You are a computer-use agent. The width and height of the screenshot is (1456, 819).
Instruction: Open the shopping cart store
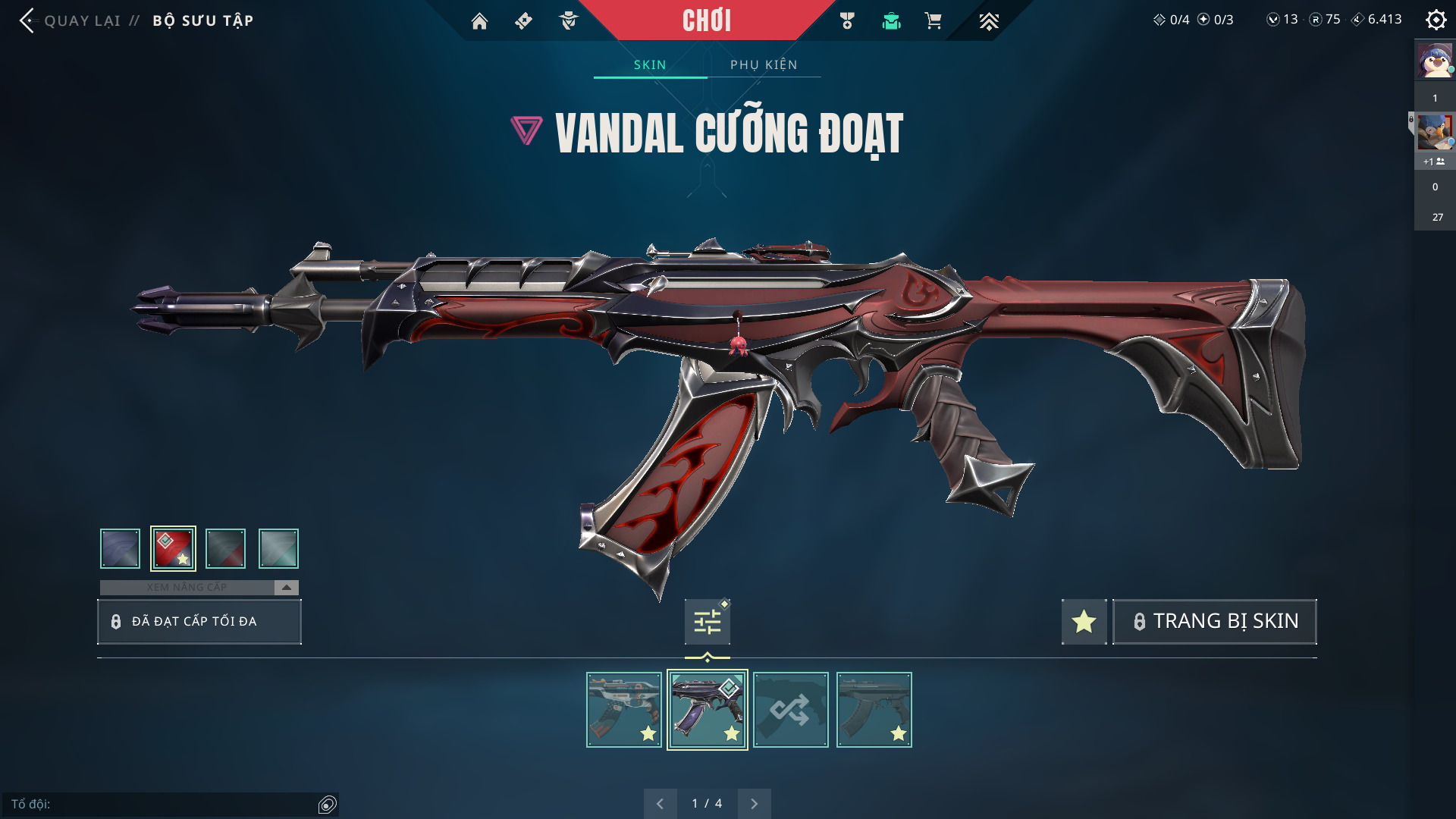point(933,21)
